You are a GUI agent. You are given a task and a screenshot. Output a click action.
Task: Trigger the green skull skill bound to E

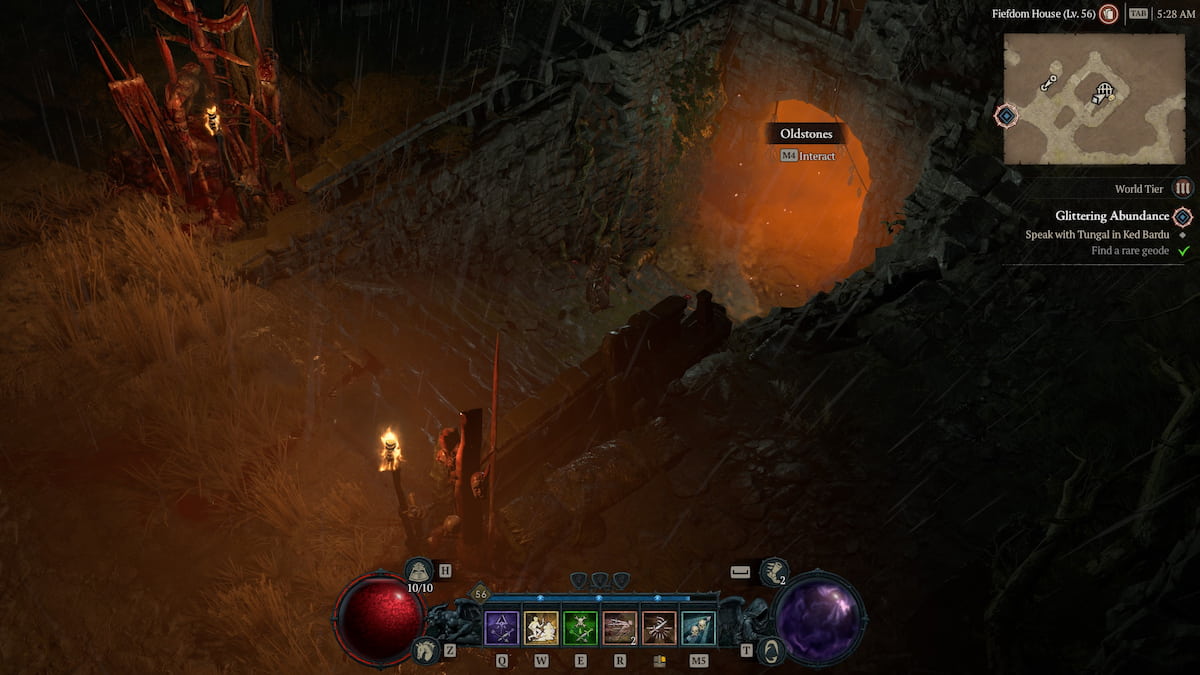[x=580, y=628]
